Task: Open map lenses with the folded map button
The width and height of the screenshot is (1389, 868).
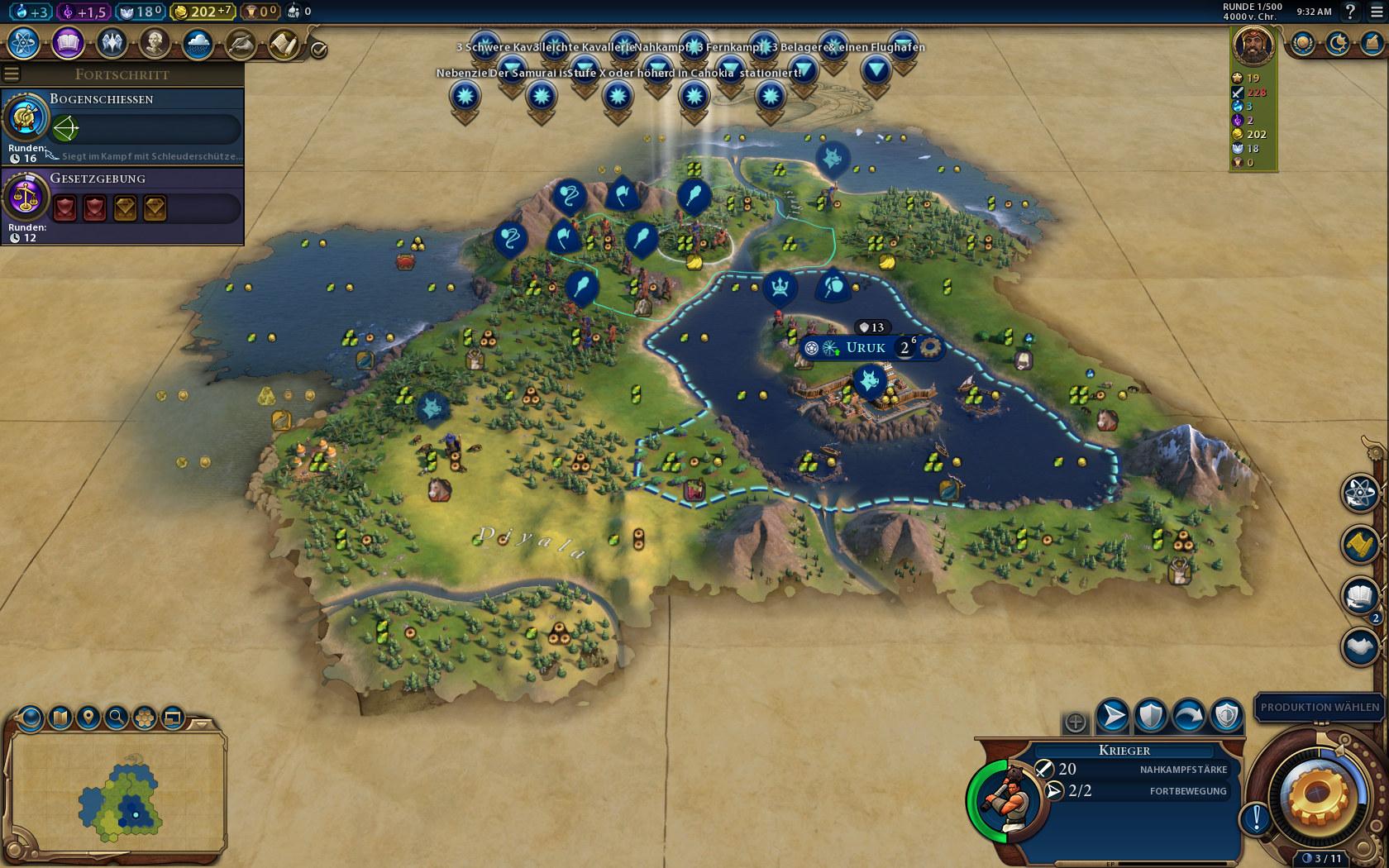Action: tap(60, 718)
